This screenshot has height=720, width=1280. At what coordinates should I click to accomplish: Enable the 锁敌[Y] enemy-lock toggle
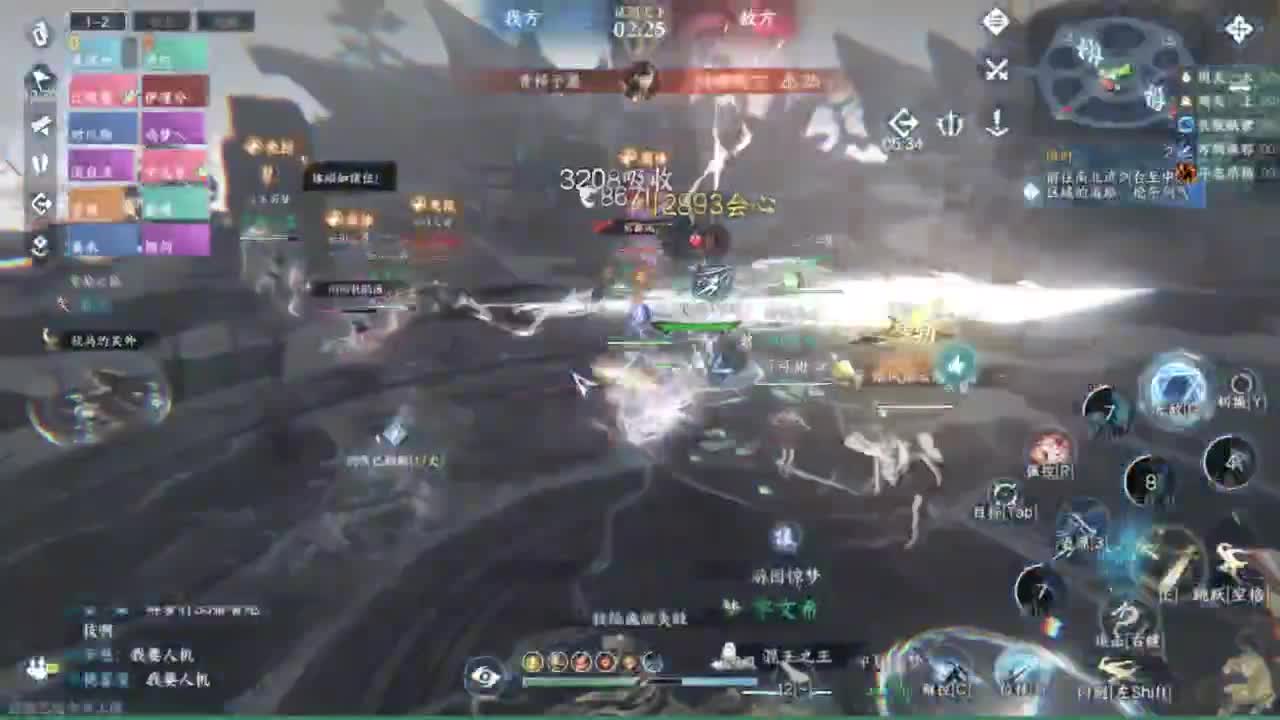pos(1240,383)
